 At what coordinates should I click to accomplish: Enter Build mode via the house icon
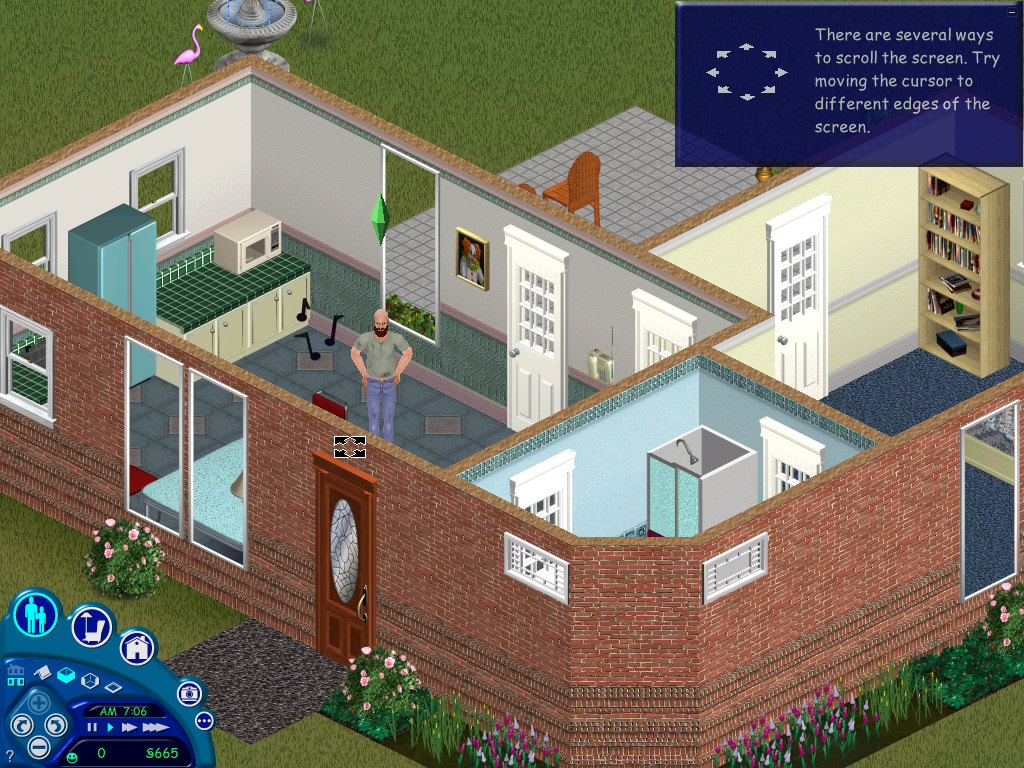(137, 647)
